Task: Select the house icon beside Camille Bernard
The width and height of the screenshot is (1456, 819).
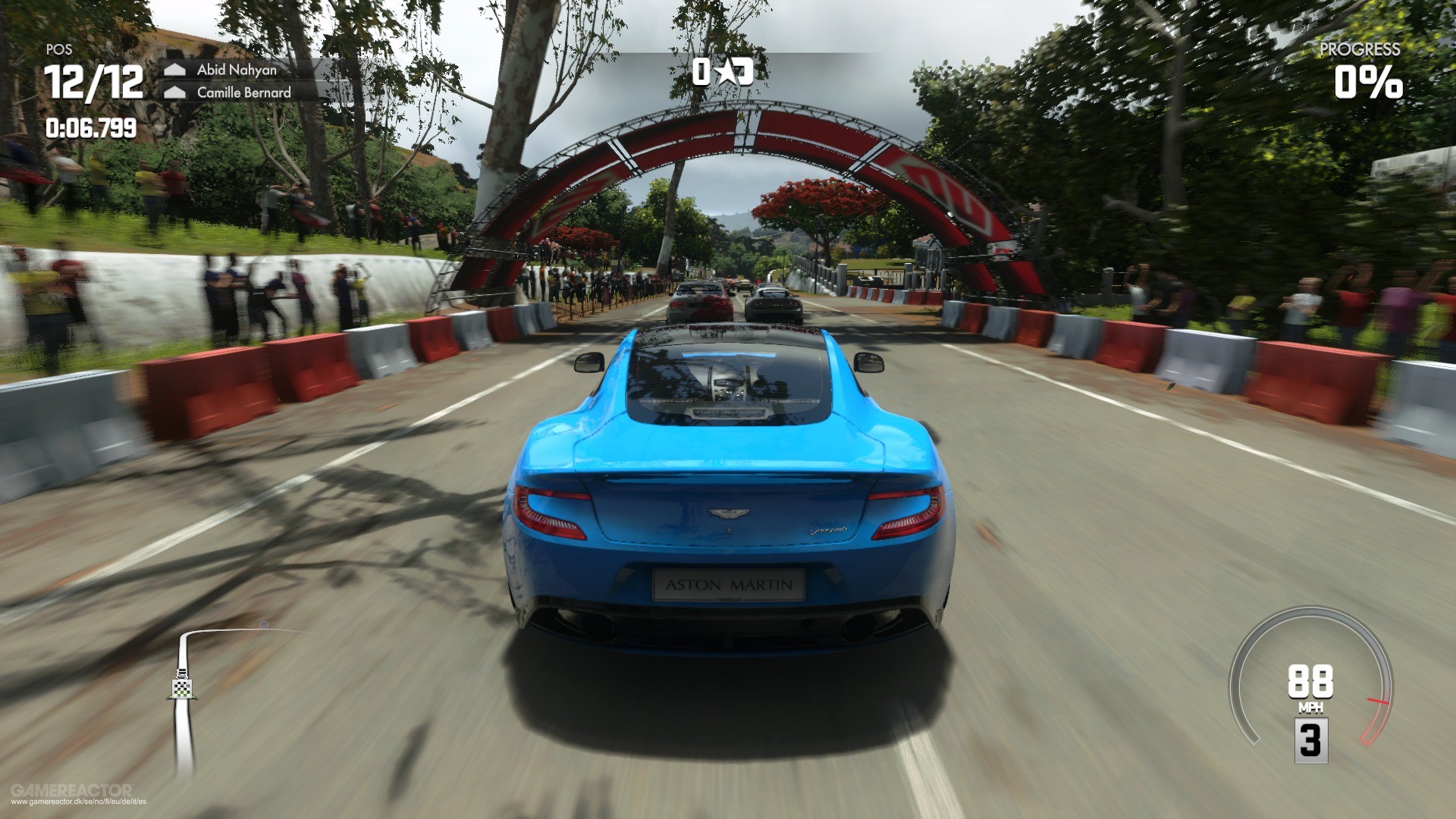Action: pos(176,91)
